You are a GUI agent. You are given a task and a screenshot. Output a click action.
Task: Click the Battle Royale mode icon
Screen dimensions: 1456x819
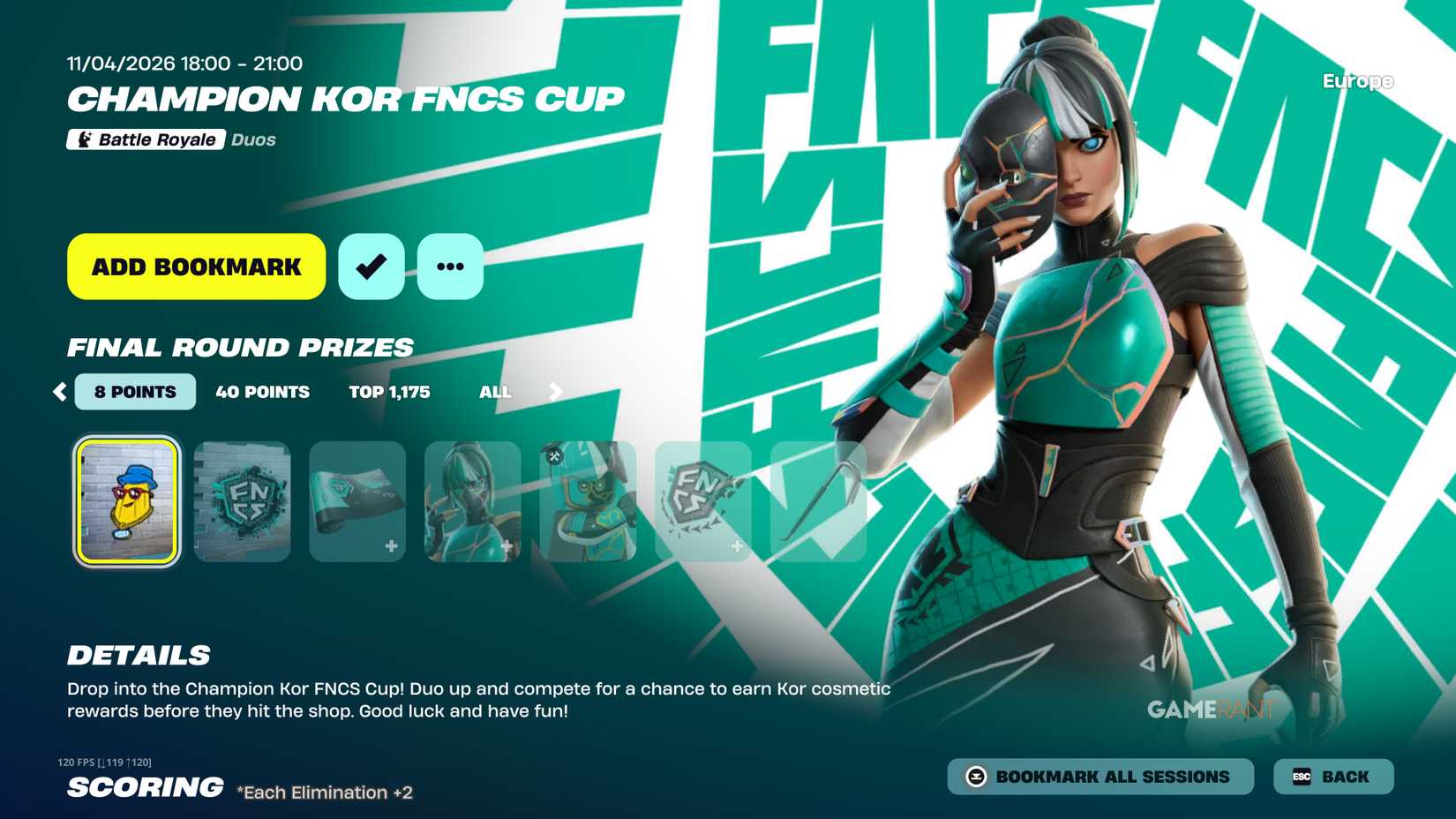pos(84,139)
